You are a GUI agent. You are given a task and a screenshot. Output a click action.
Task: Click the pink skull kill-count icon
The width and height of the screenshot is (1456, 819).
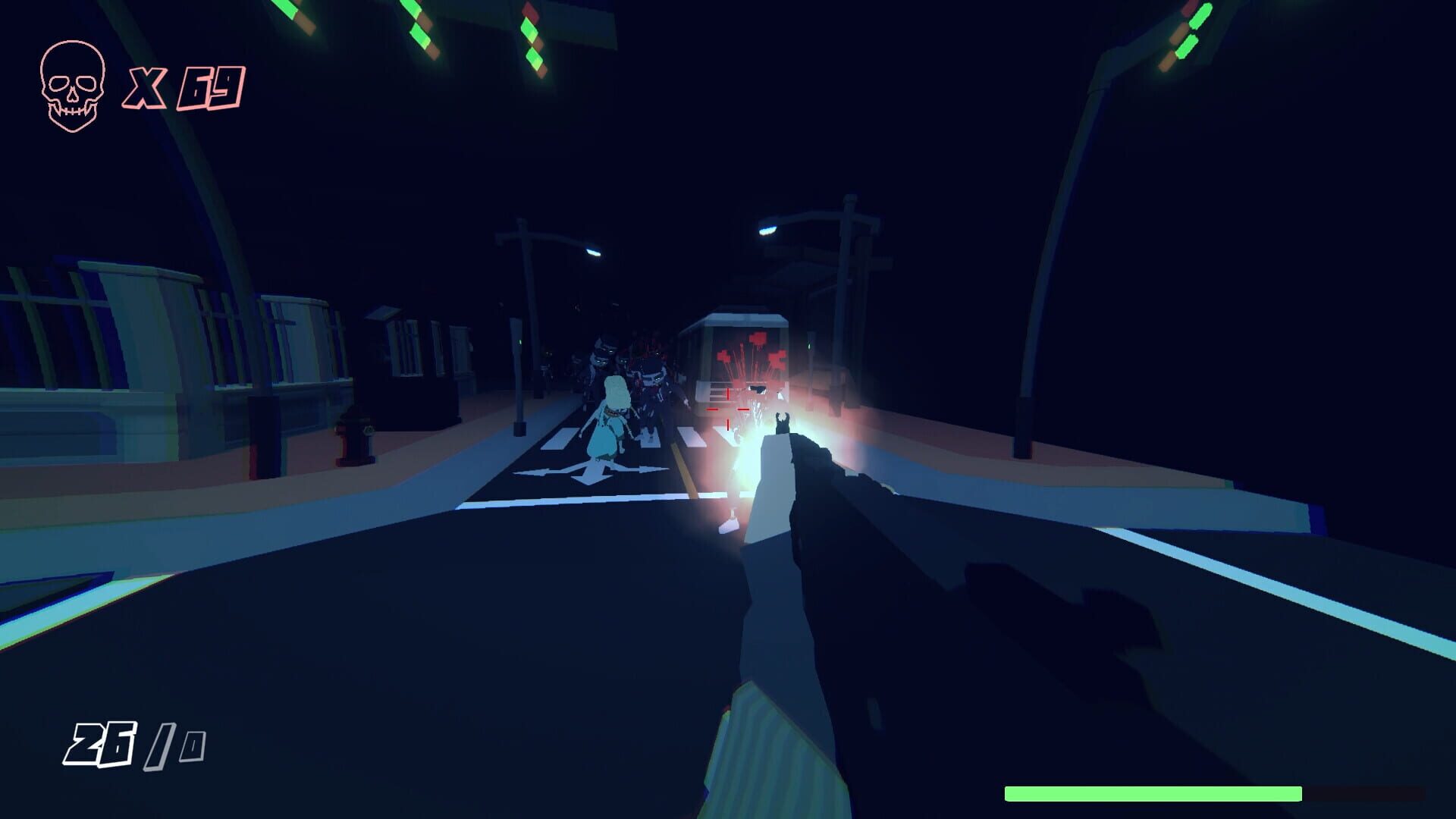tap(72, 83)
